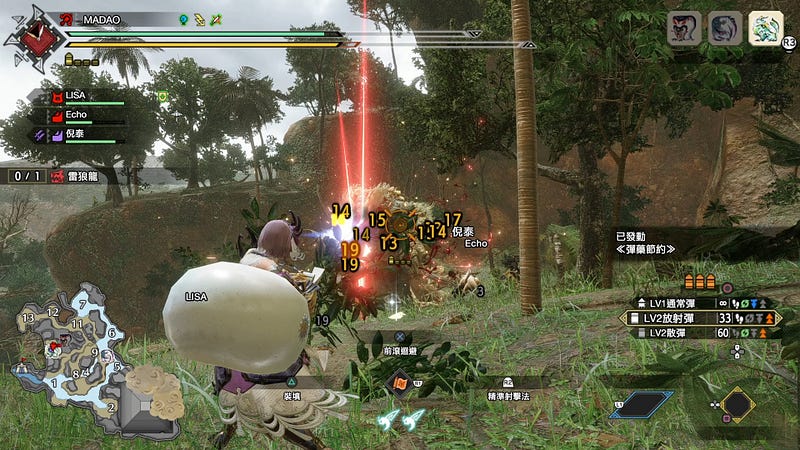Select the dark grey monster icon

point(725,28)
